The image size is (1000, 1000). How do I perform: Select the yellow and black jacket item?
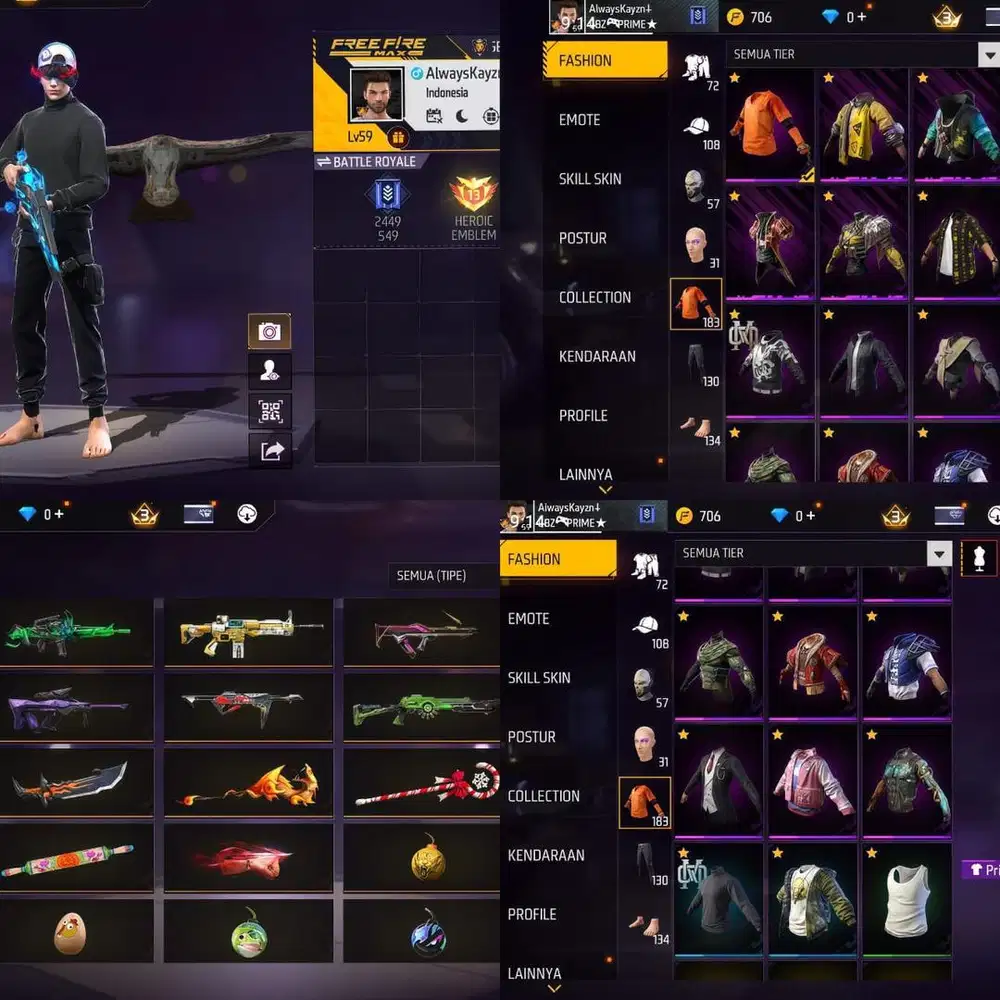point(864,129)
